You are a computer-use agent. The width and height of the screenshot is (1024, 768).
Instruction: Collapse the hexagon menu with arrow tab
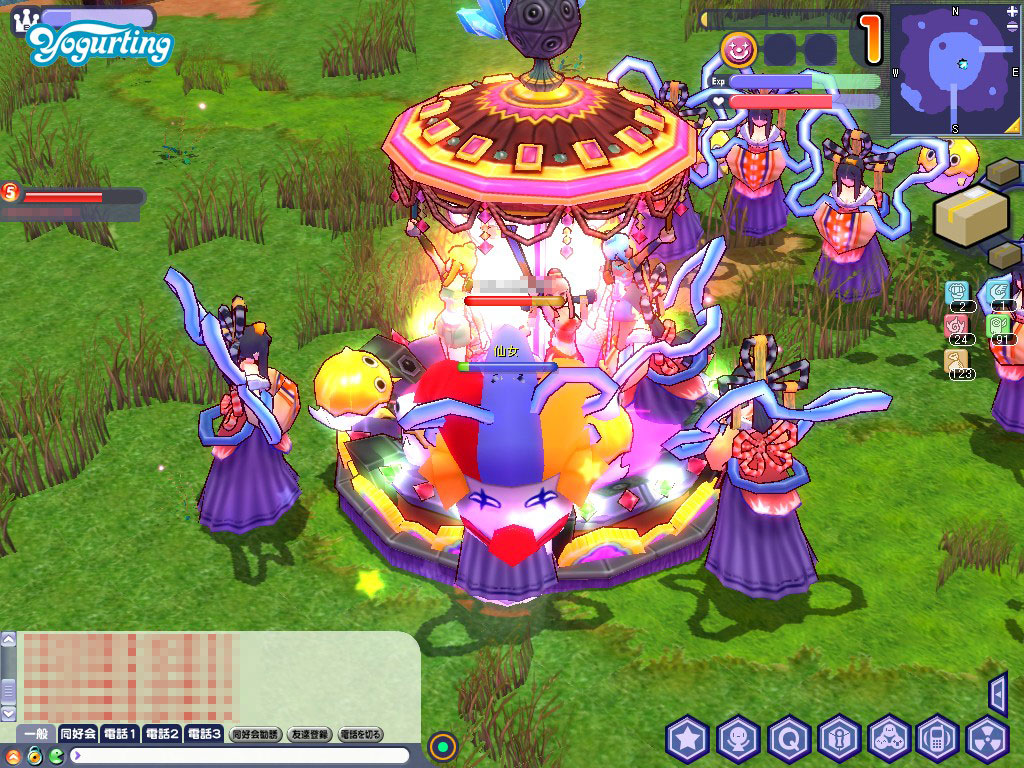point(997,693)
